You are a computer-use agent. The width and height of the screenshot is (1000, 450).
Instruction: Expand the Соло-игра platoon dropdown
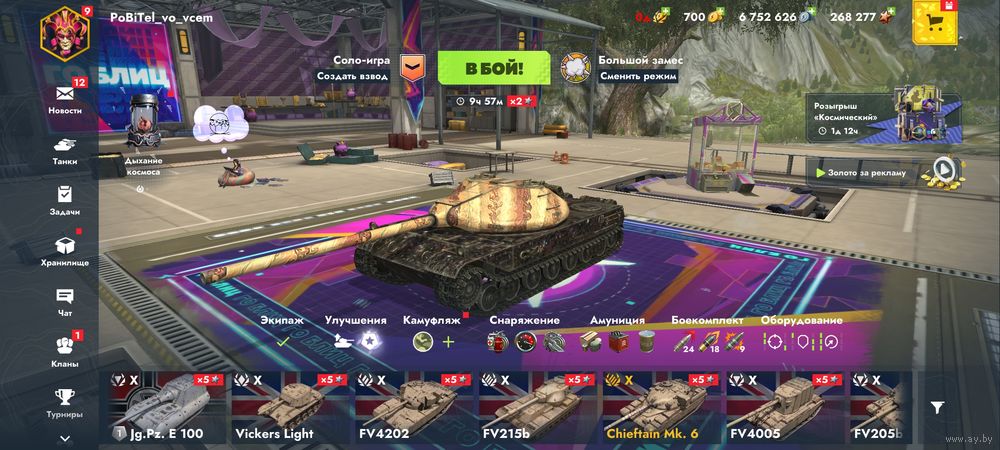coord(412,67)
